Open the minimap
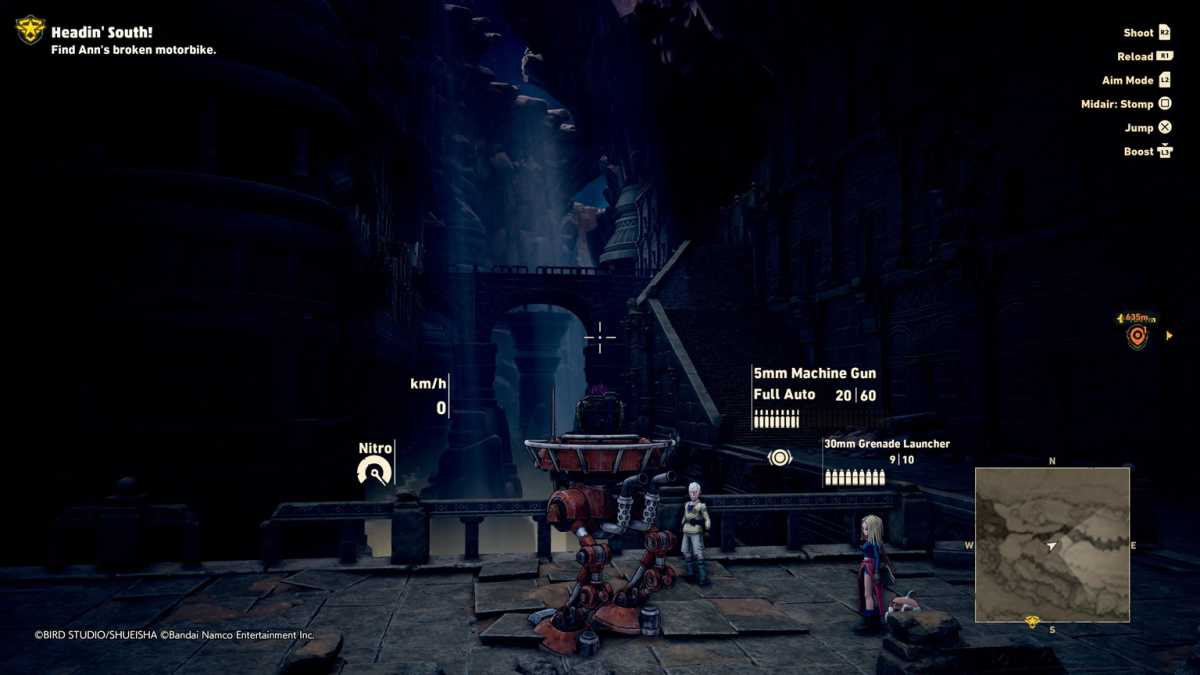 click(1052, 544)
